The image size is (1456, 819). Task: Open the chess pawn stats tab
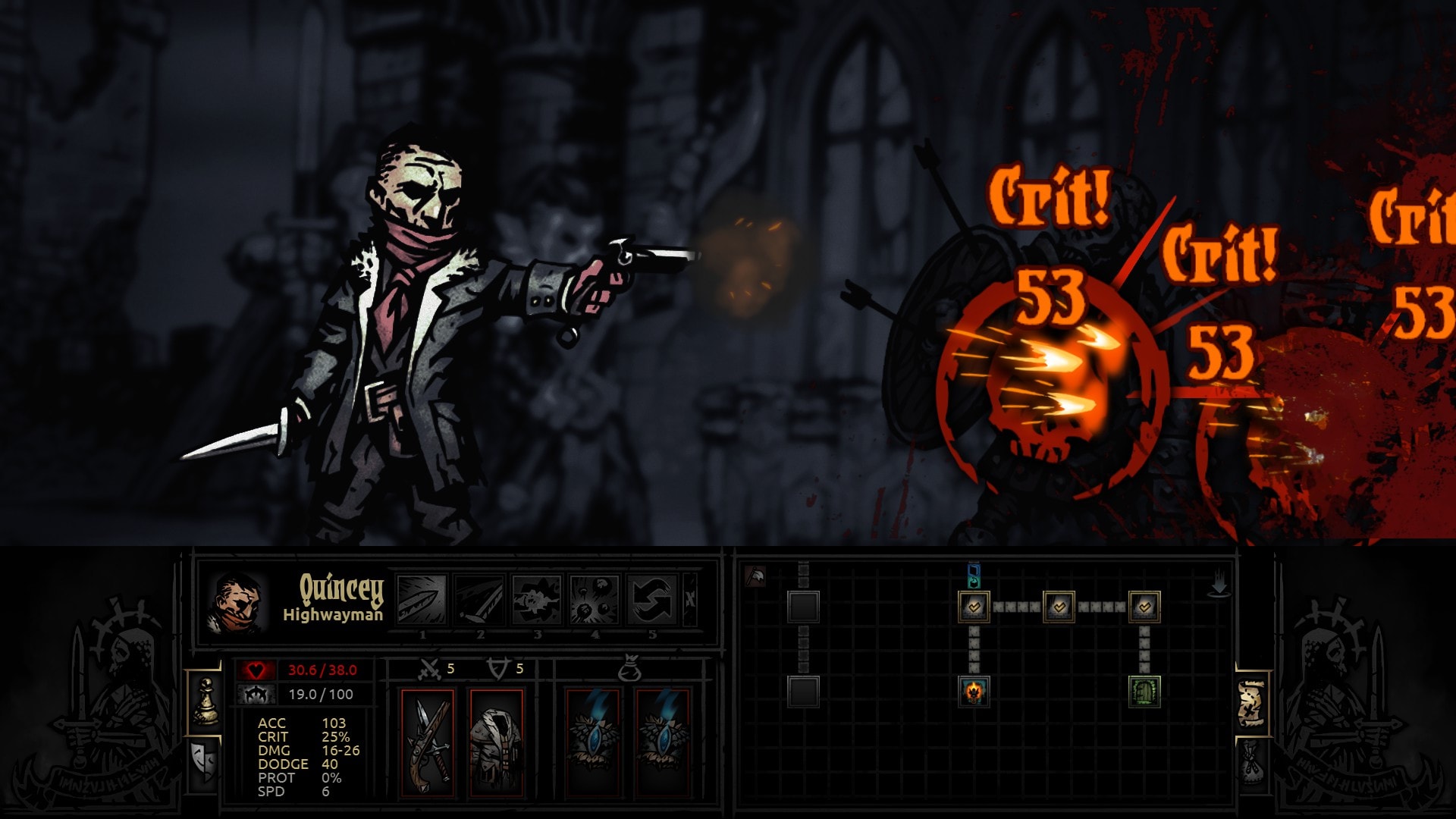pyautogui.click(x=205, y=701)
